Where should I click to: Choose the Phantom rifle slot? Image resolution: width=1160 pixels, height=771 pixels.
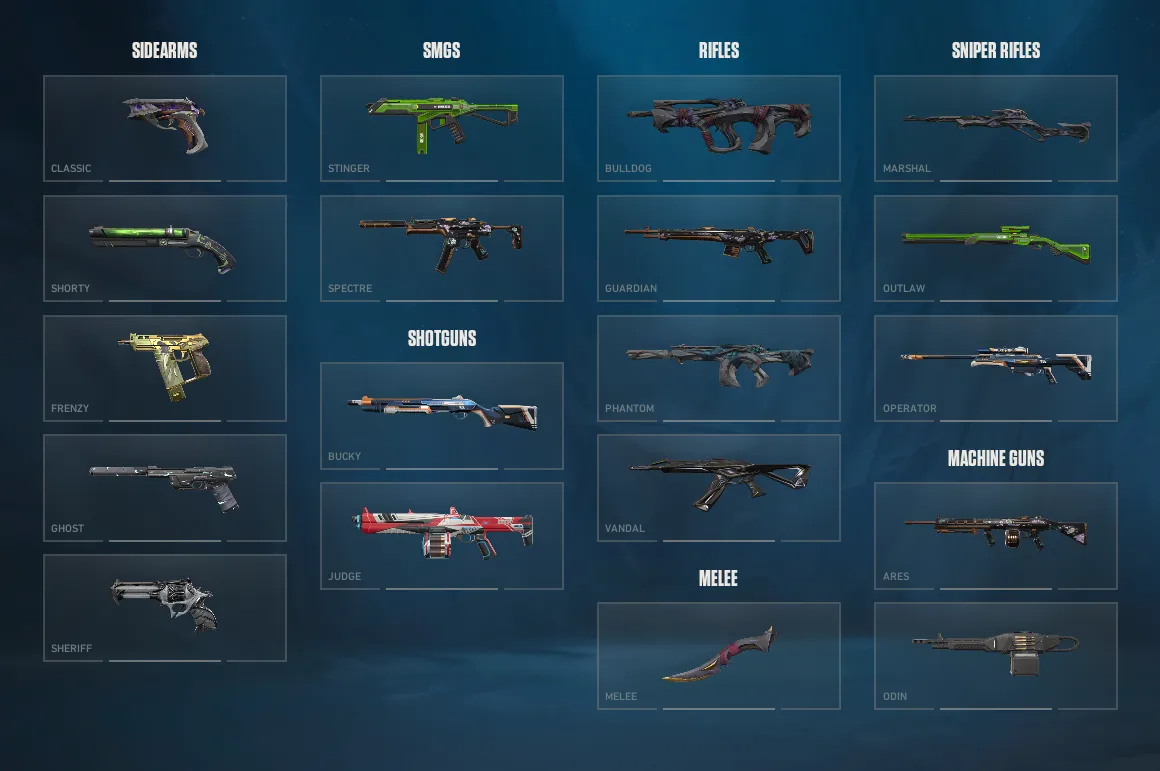click(719, 368)
